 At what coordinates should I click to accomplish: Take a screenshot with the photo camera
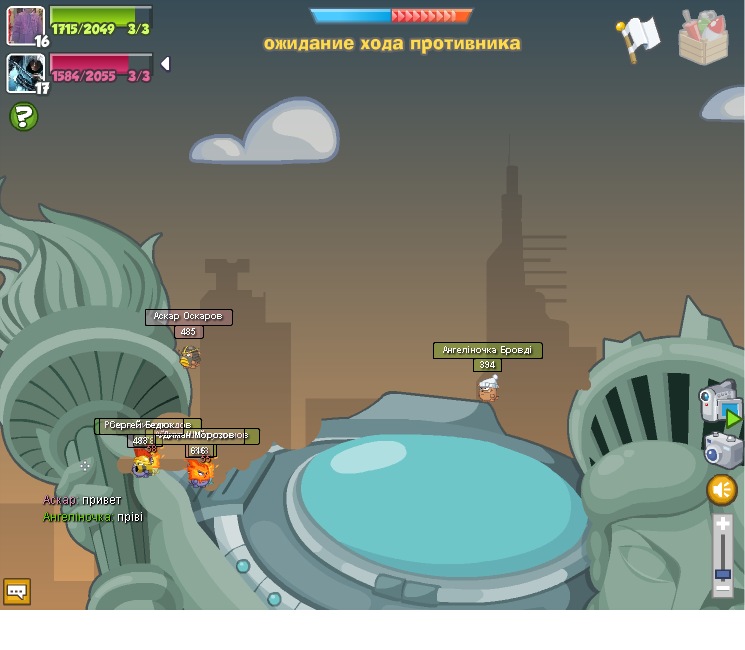pos(722,450)
